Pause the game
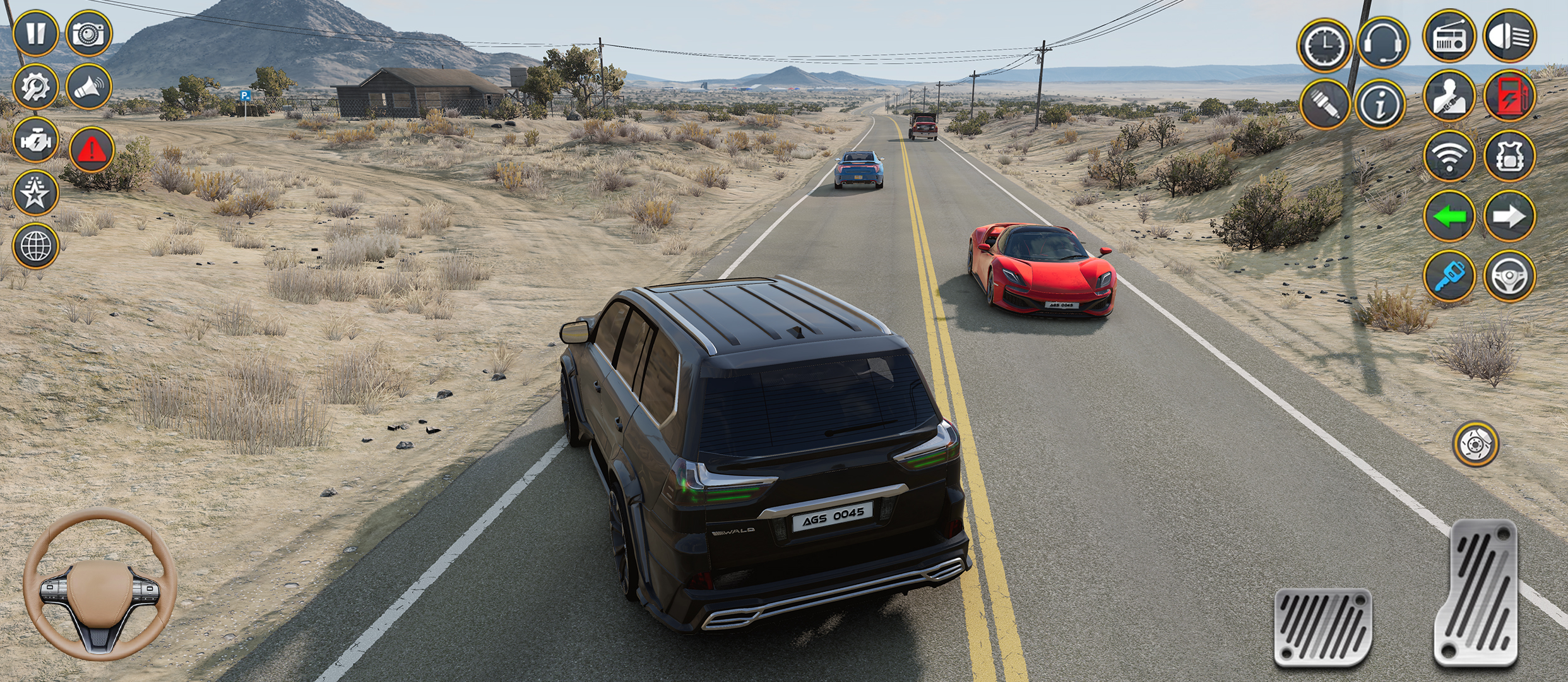 coord(35,33)
